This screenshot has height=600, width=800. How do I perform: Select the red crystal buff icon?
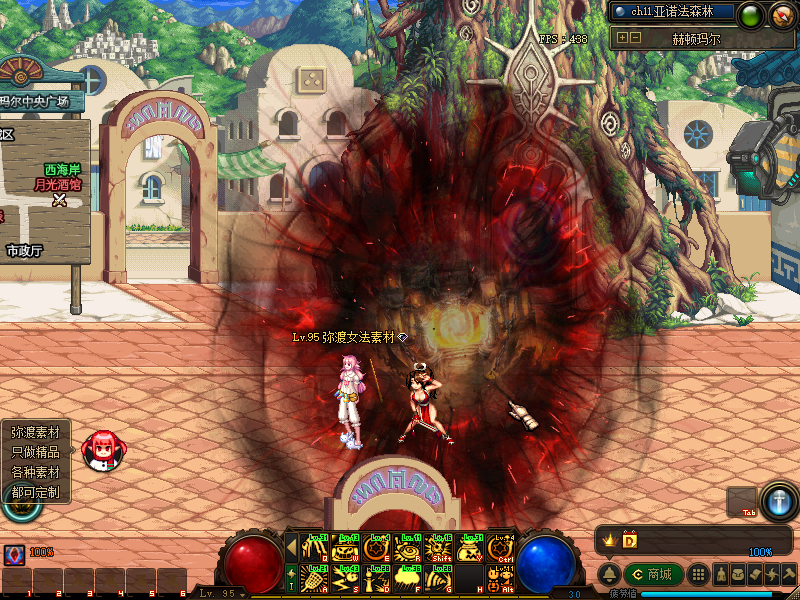(14, 554)
